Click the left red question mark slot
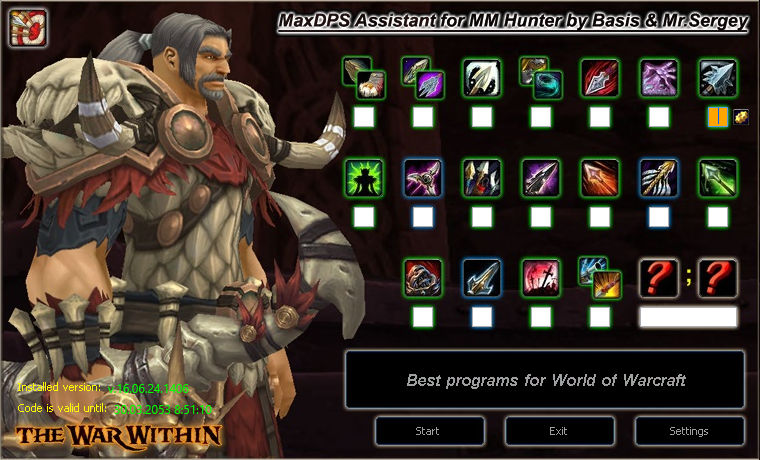This screenshot has width=760, height=460. [659, 277]
